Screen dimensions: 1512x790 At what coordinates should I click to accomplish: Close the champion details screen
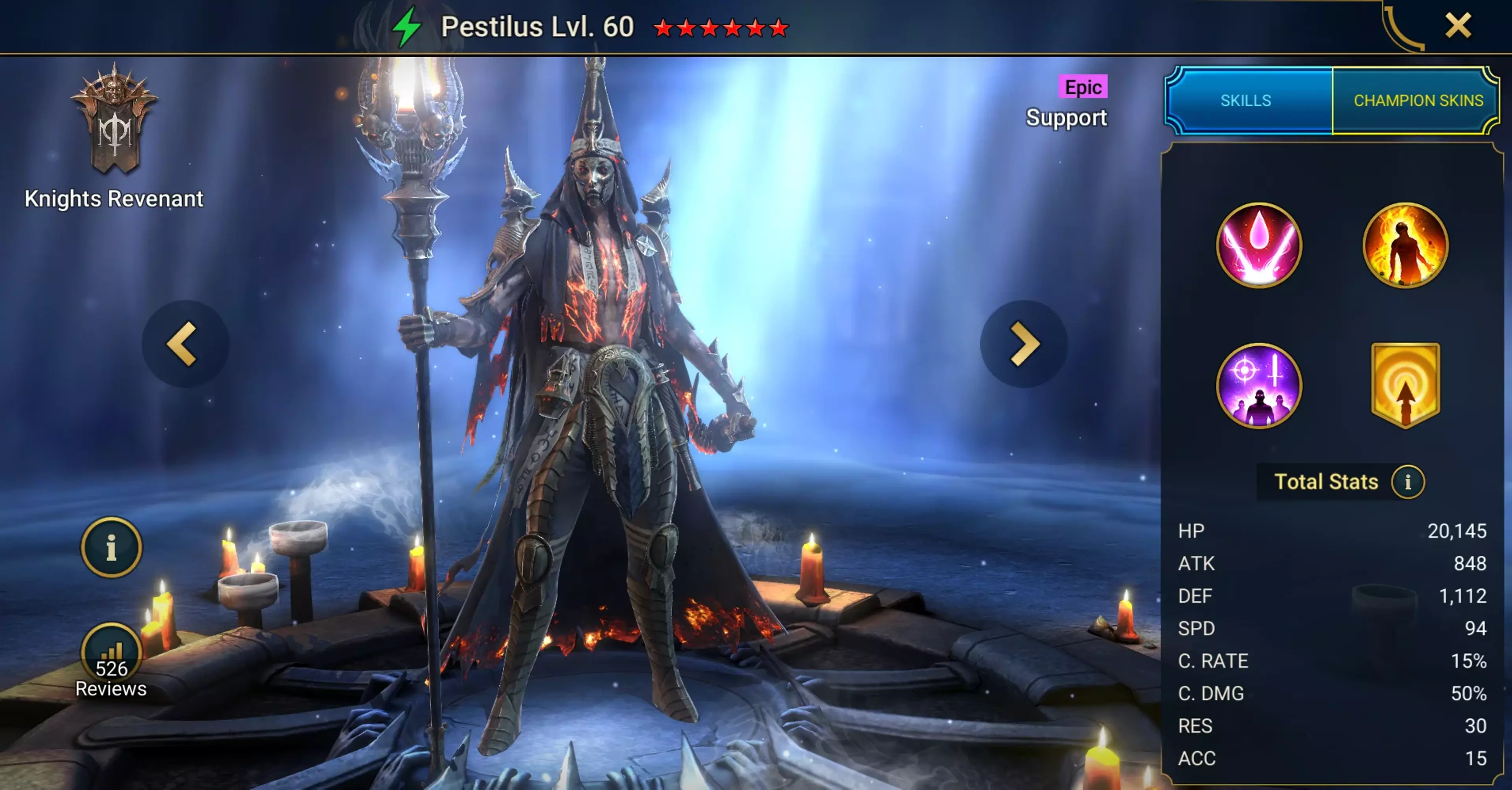(1457, 26)
